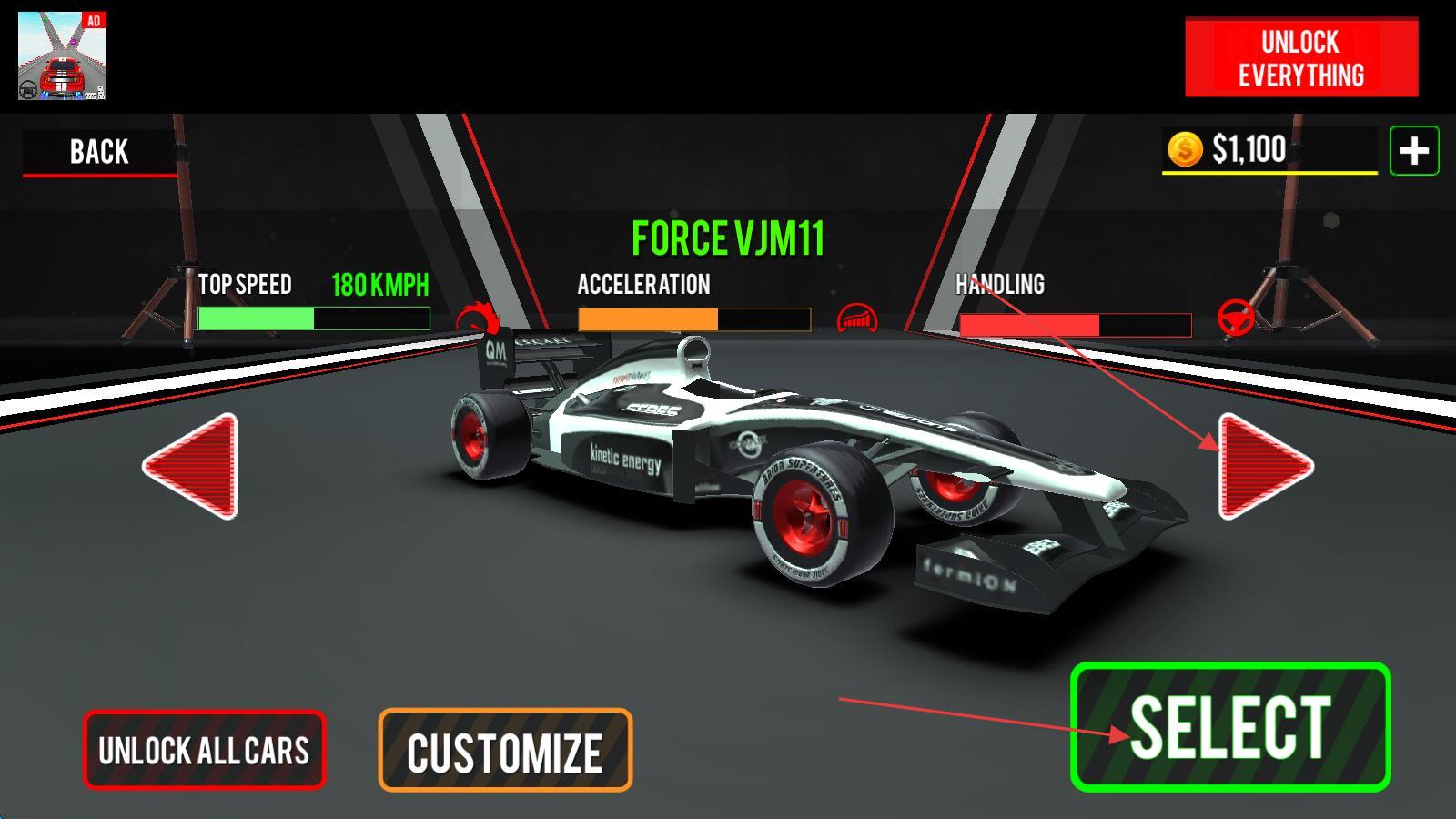Show the next car with right arrow

click(1262, 466)
